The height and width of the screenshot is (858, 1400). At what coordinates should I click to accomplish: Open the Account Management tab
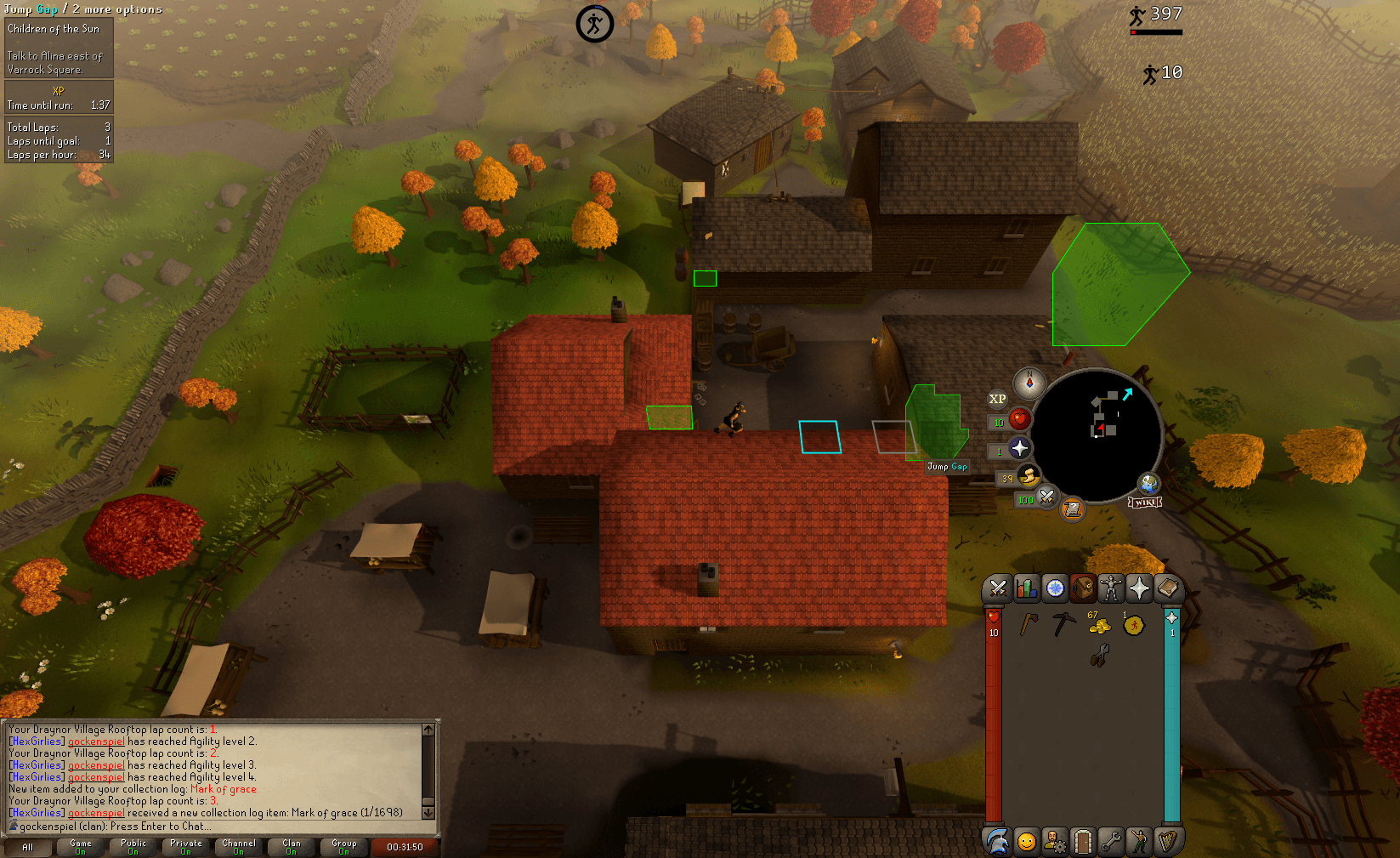[1053, 840]
